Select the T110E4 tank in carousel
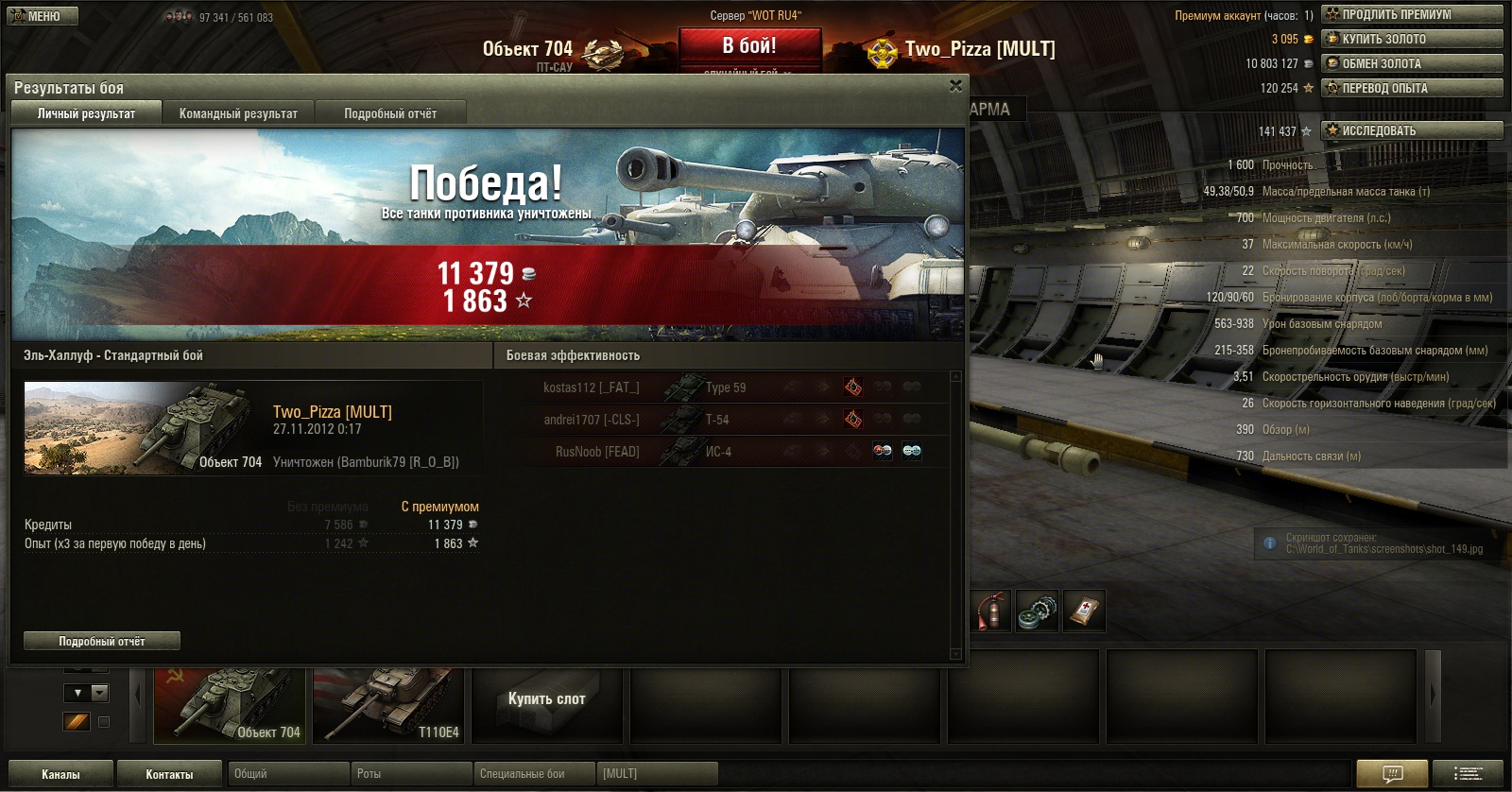Viewport: 1512px width, 792px height. pyautogui.click(x=388, y=705)
